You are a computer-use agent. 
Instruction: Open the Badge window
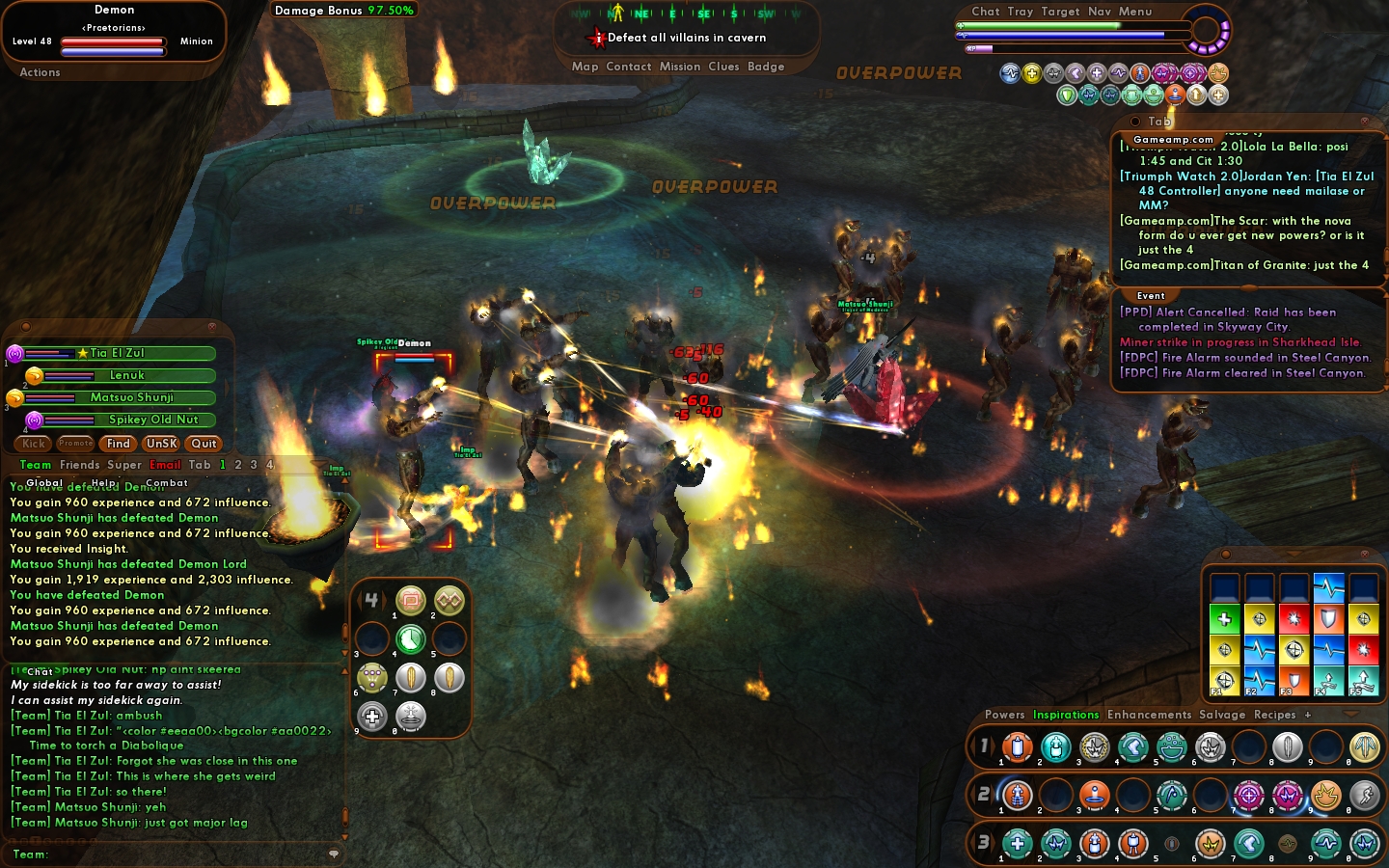point(766,67)
